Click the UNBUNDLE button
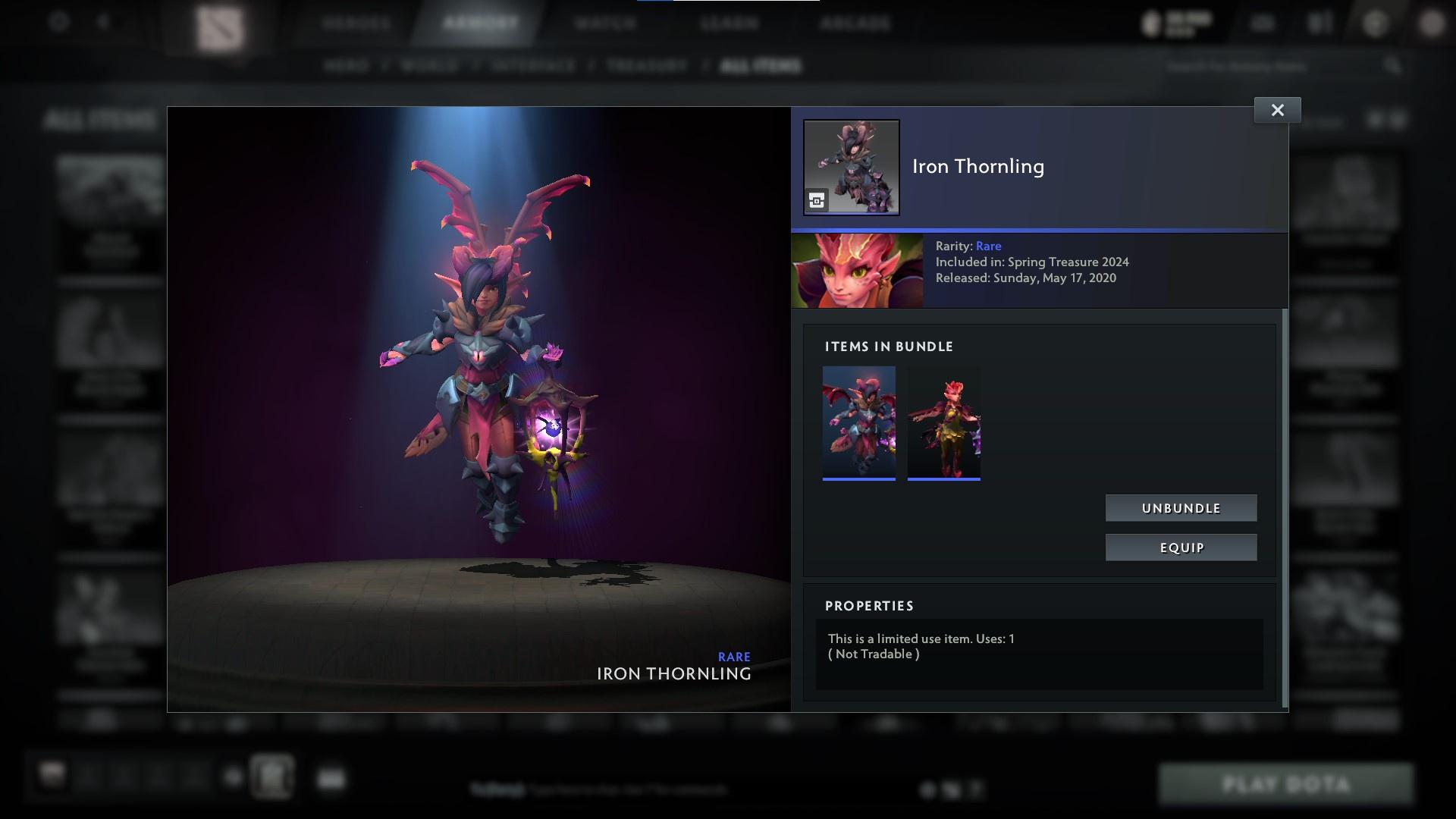 tap(1181, 508)
